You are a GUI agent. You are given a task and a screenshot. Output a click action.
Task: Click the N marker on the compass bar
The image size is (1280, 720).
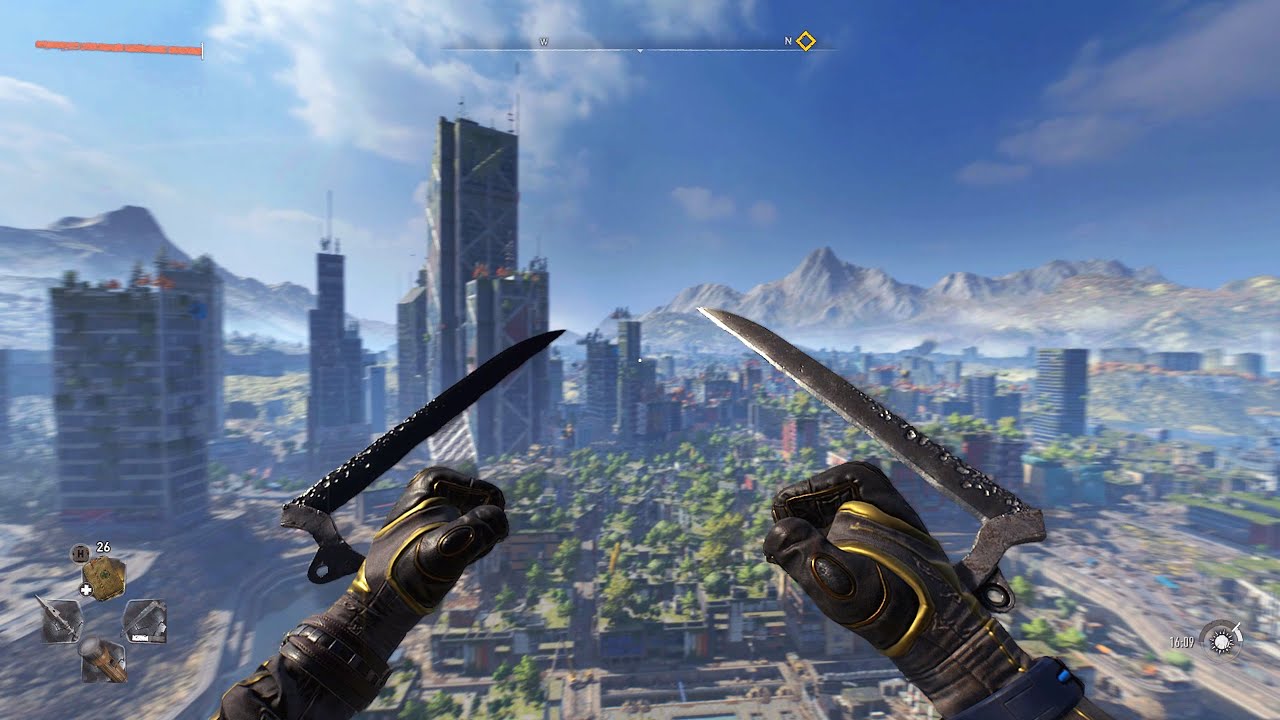(x=787, y=41)
